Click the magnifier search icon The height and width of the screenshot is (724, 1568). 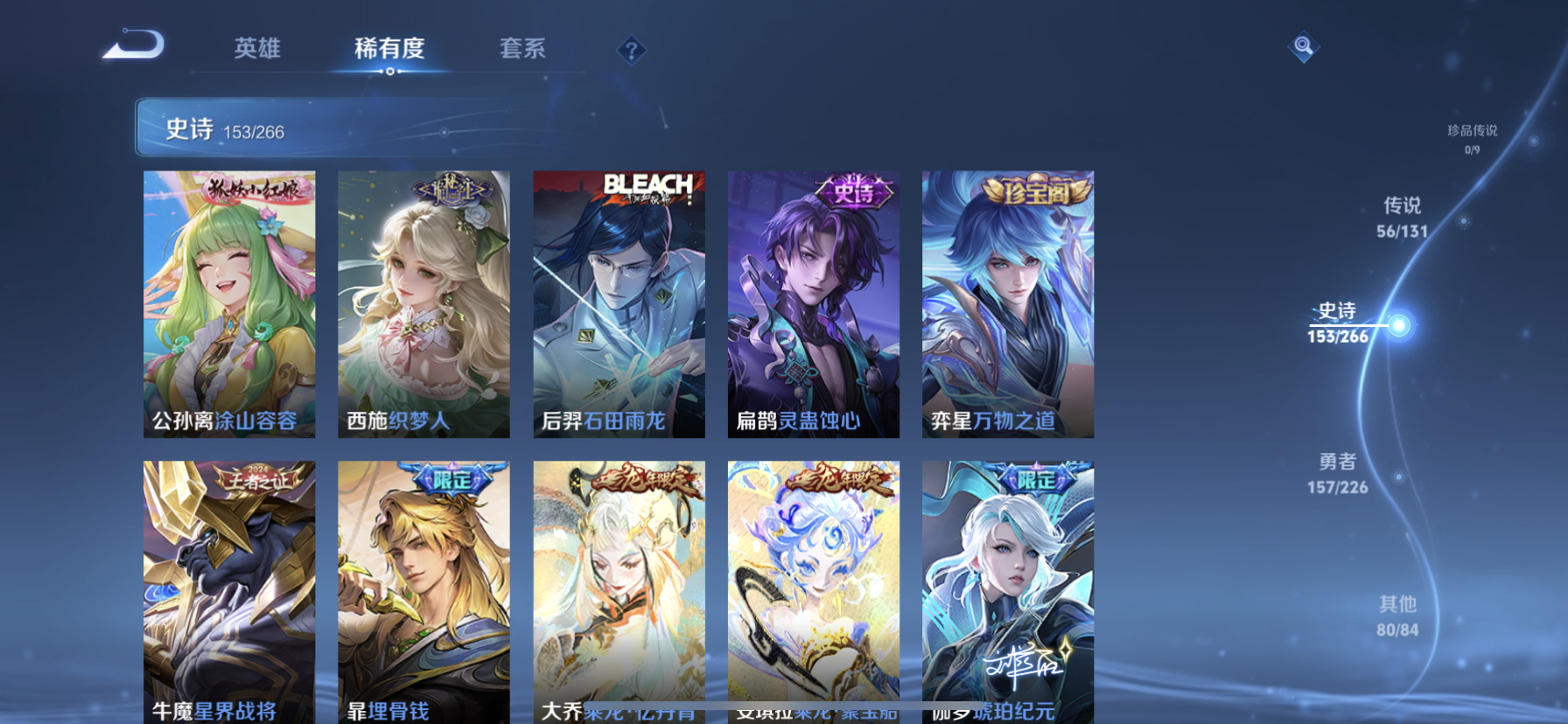pyautogui.click(x=1303, y=46)
